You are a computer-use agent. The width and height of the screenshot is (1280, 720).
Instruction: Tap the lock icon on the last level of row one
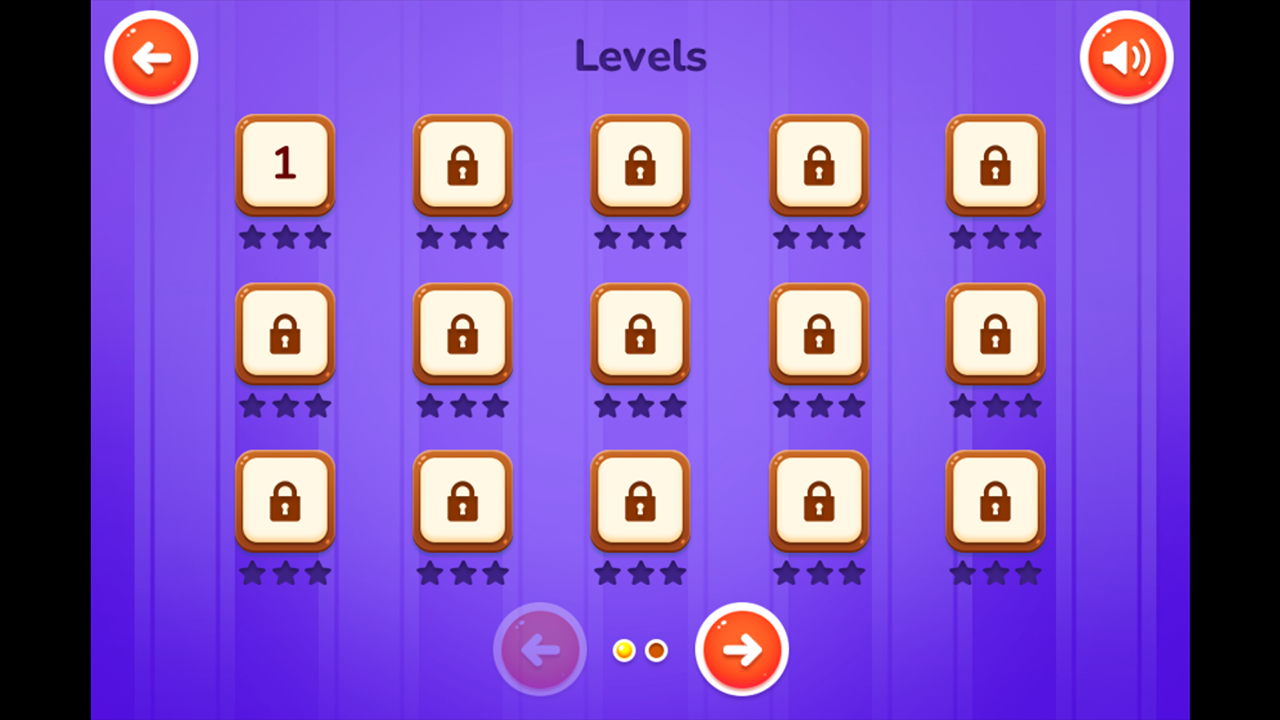click(x=996, y=165)
